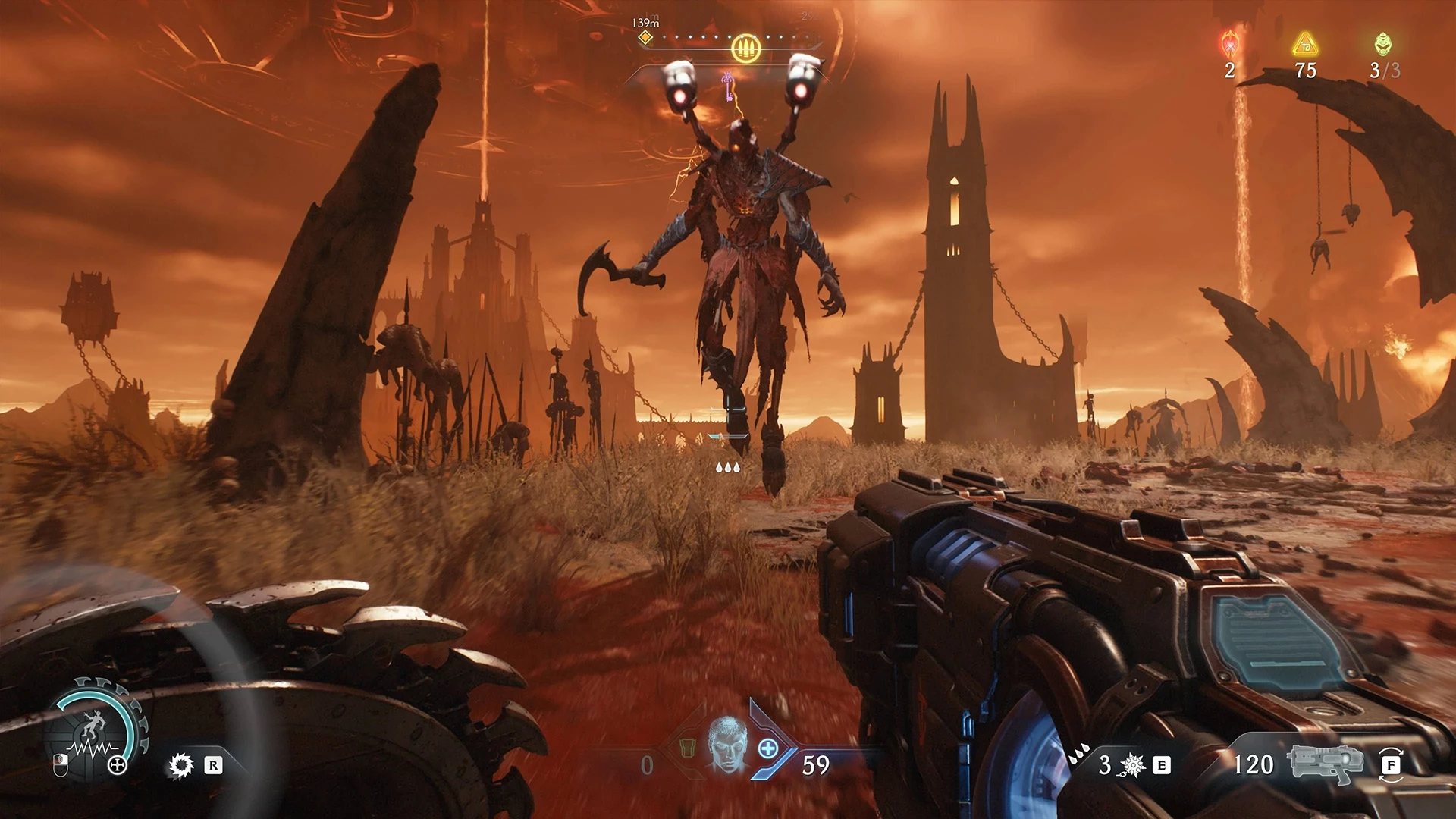Click the yellow triangle resource icon
This screenshot has width=1456, height=819.
1305,45
